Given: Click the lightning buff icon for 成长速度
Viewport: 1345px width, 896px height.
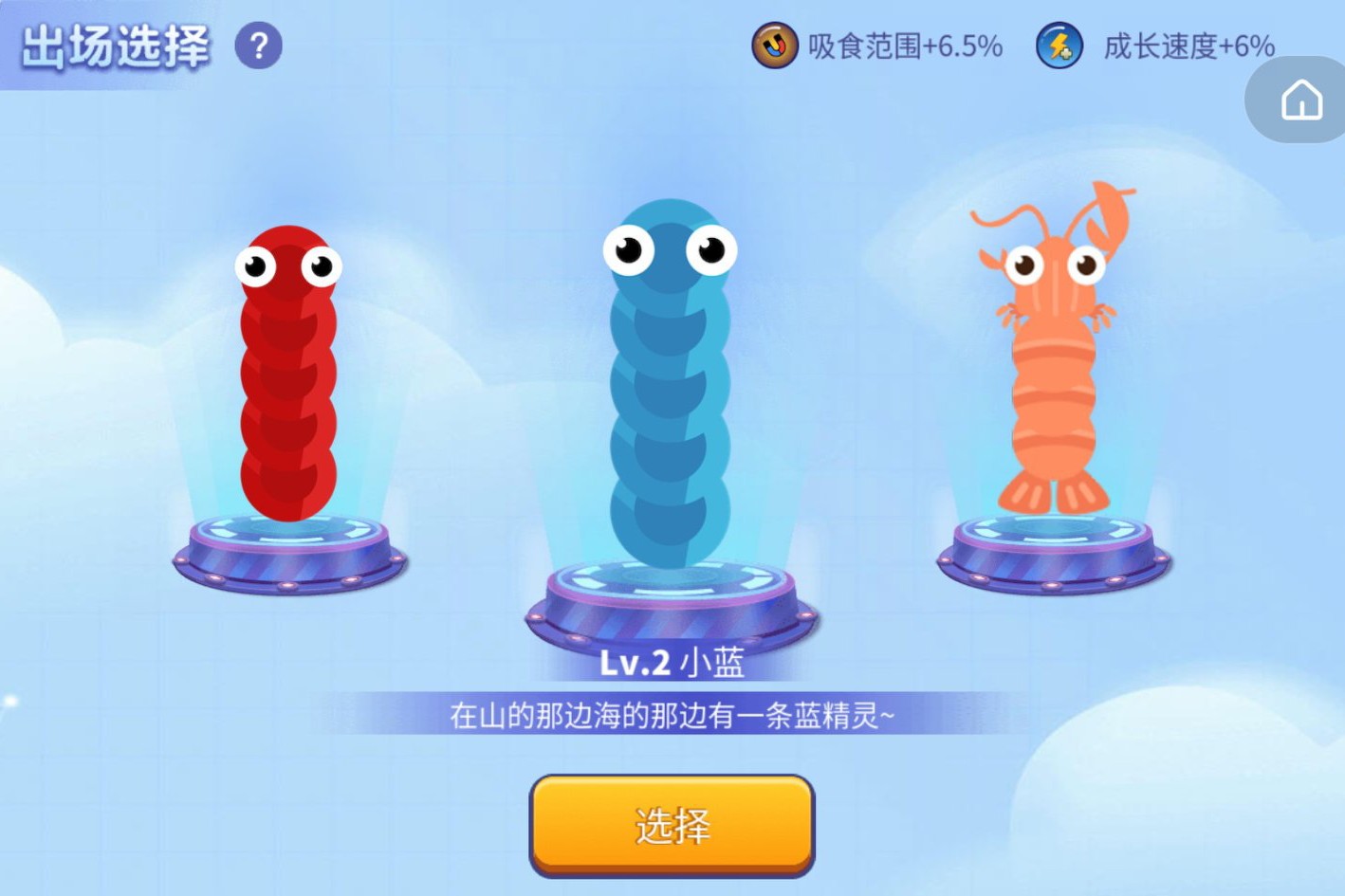Looking at the screenshot, I should point(1058,46).
